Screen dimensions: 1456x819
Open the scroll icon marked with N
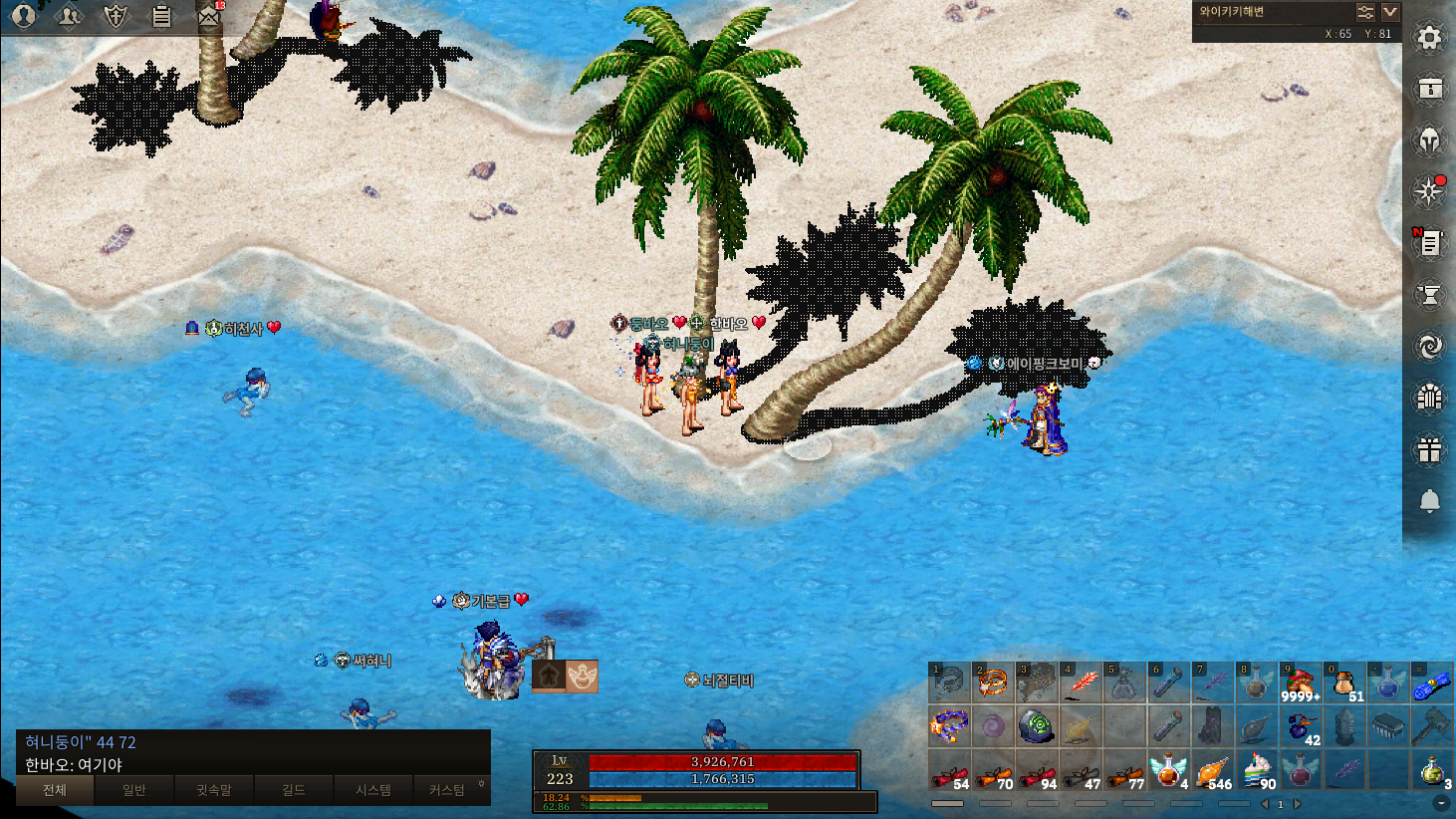point(1429,242)
